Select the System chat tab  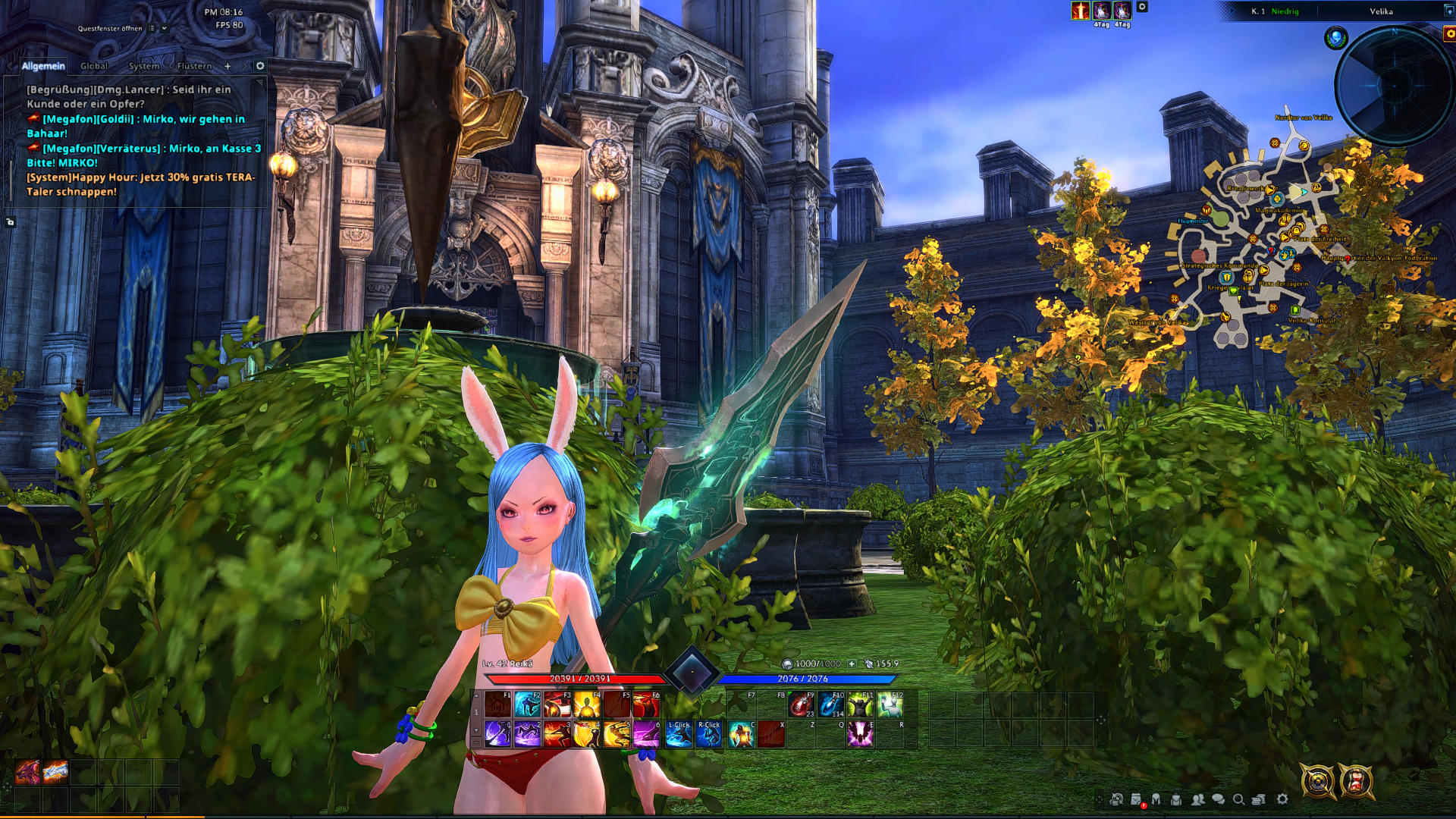pos(143,66)
